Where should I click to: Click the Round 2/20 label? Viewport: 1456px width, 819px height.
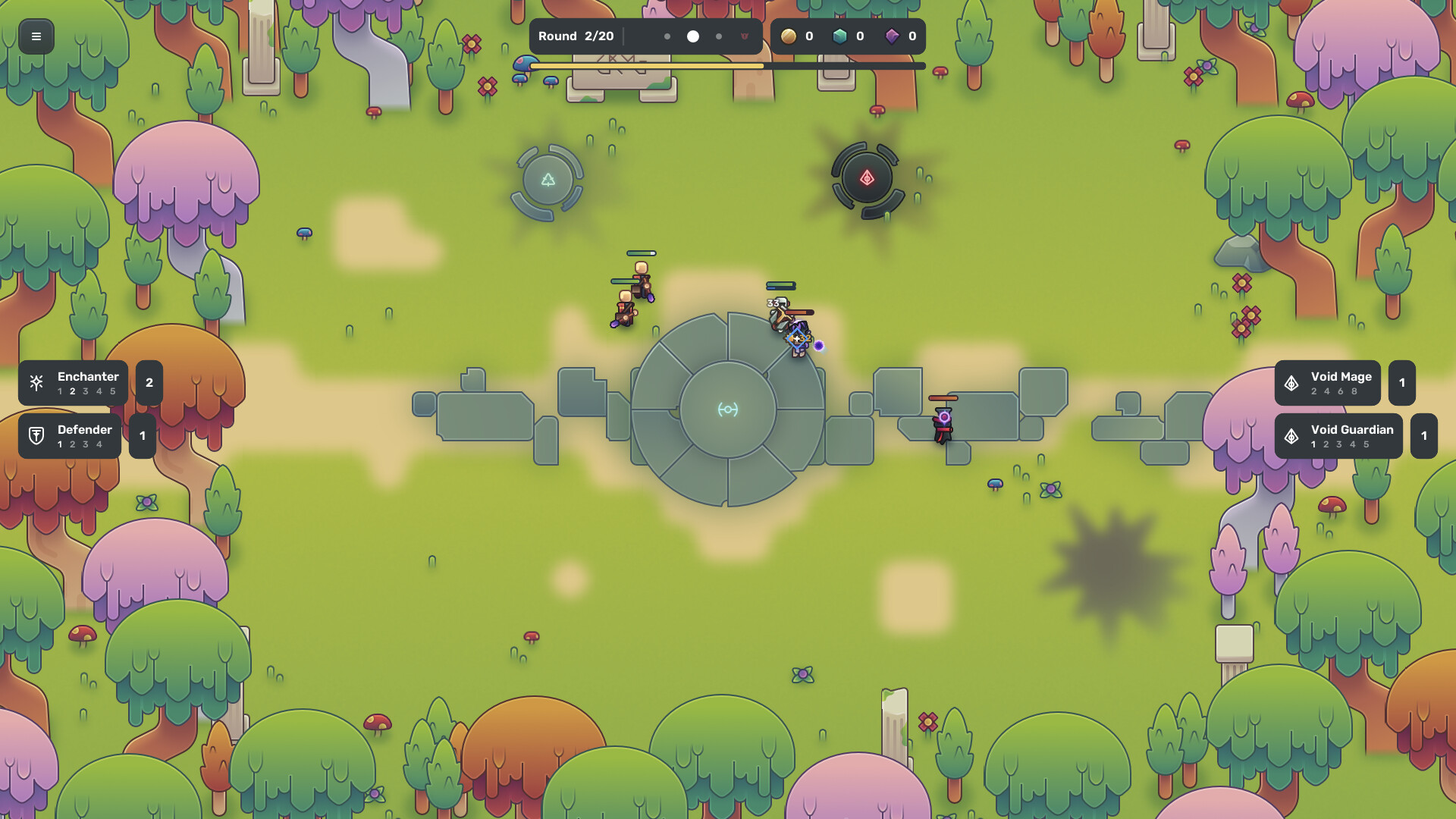click(575, 36)
